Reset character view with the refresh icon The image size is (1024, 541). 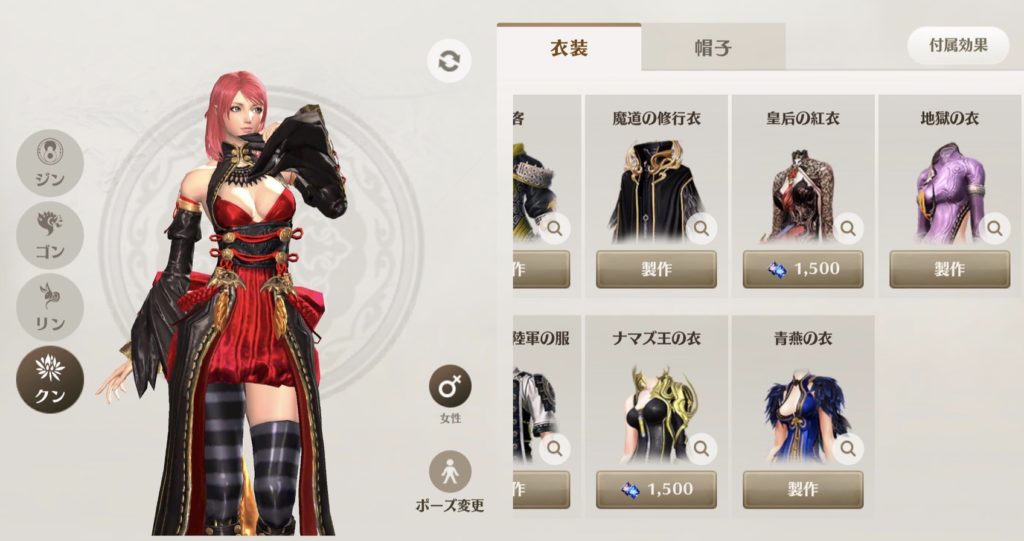(449, 61)
